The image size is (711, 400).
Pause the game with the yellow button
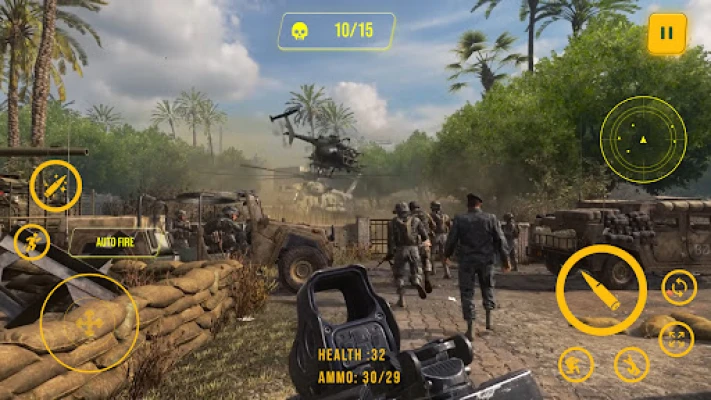click(x=667, y=34)
